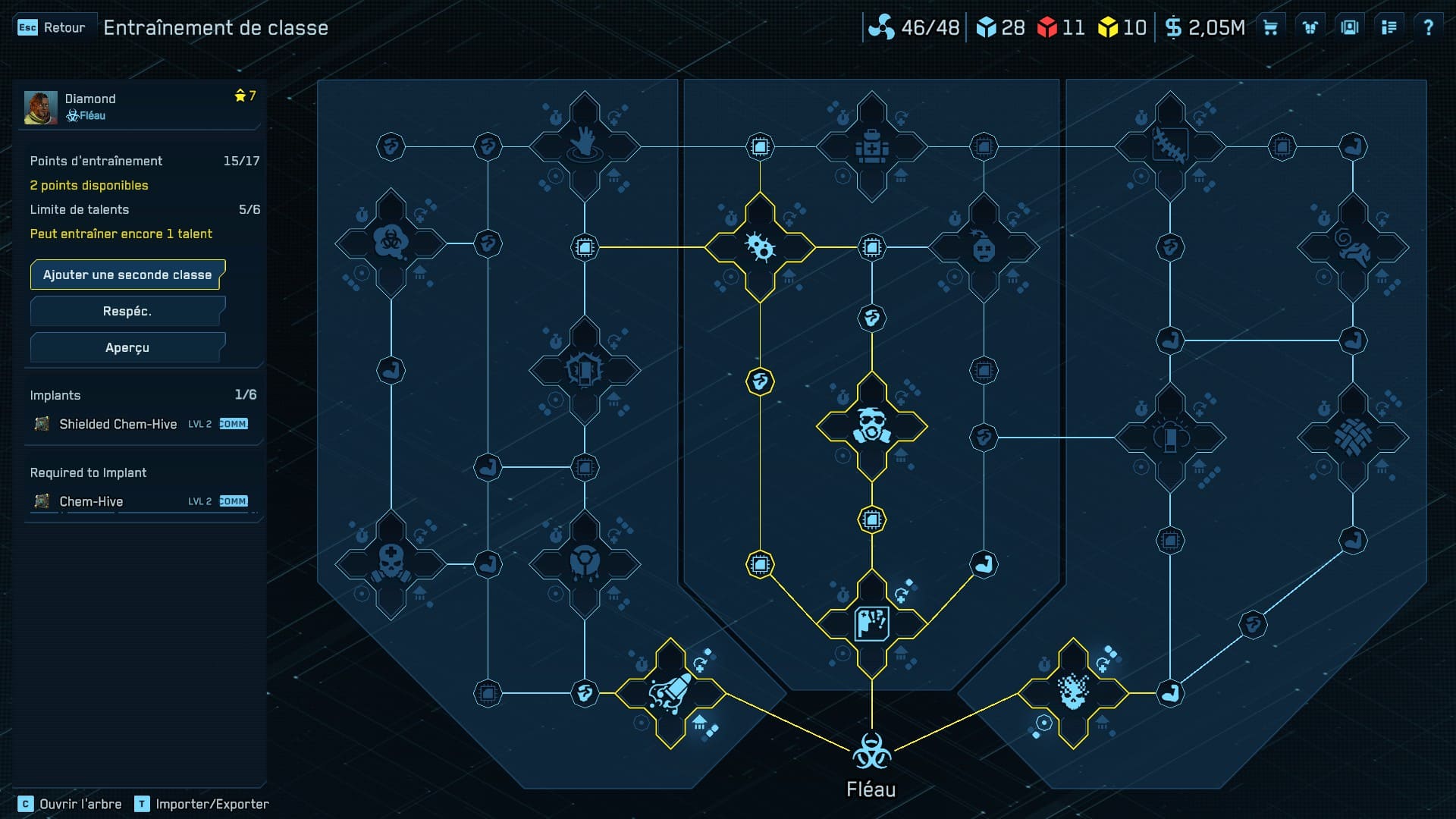Open Importer/Exporter option
The height and width of the screenshot is (819, 1456).
coord(212,803)
